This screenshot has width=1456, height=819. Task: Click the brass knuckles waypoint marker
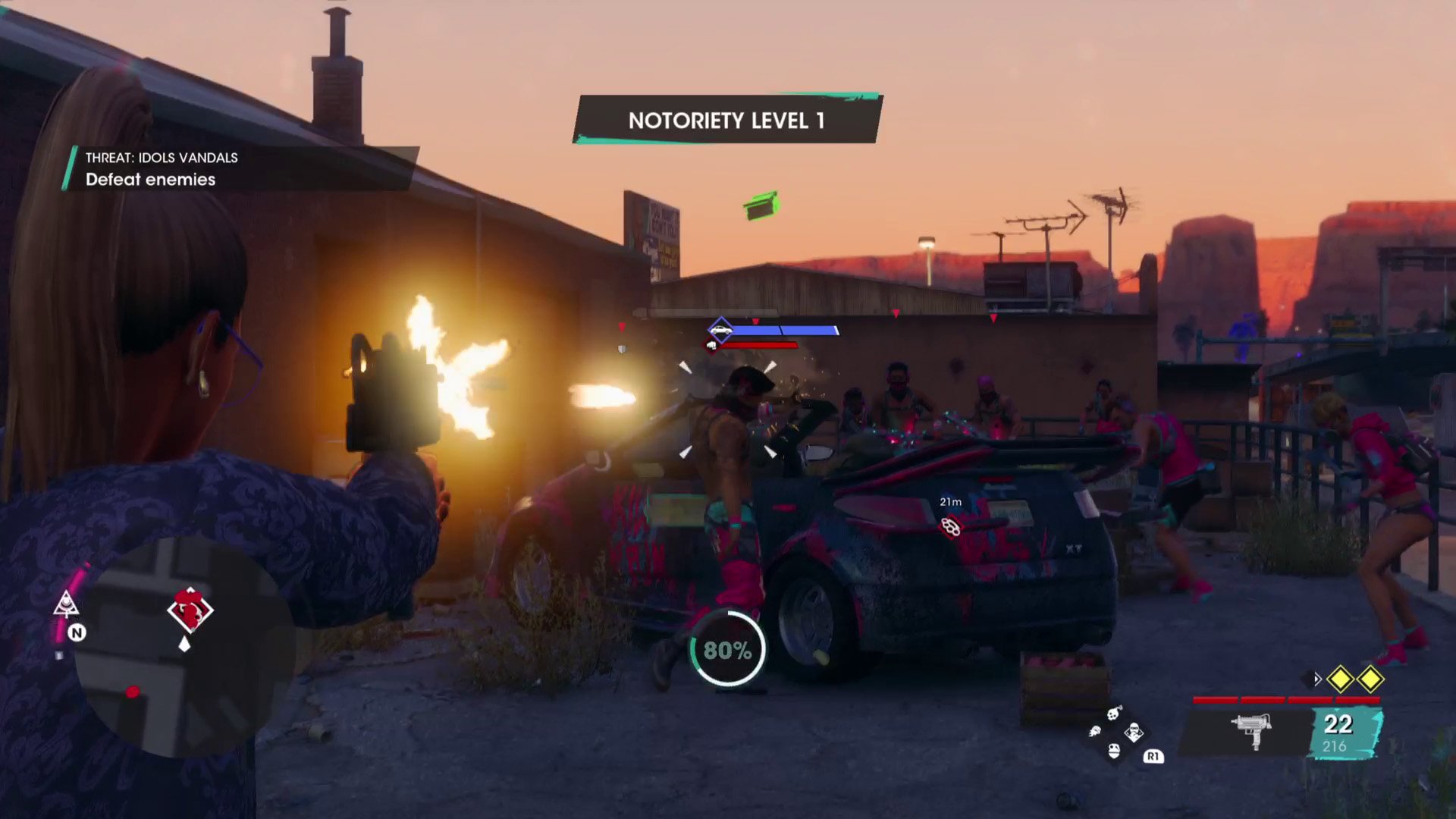(950, 526)
